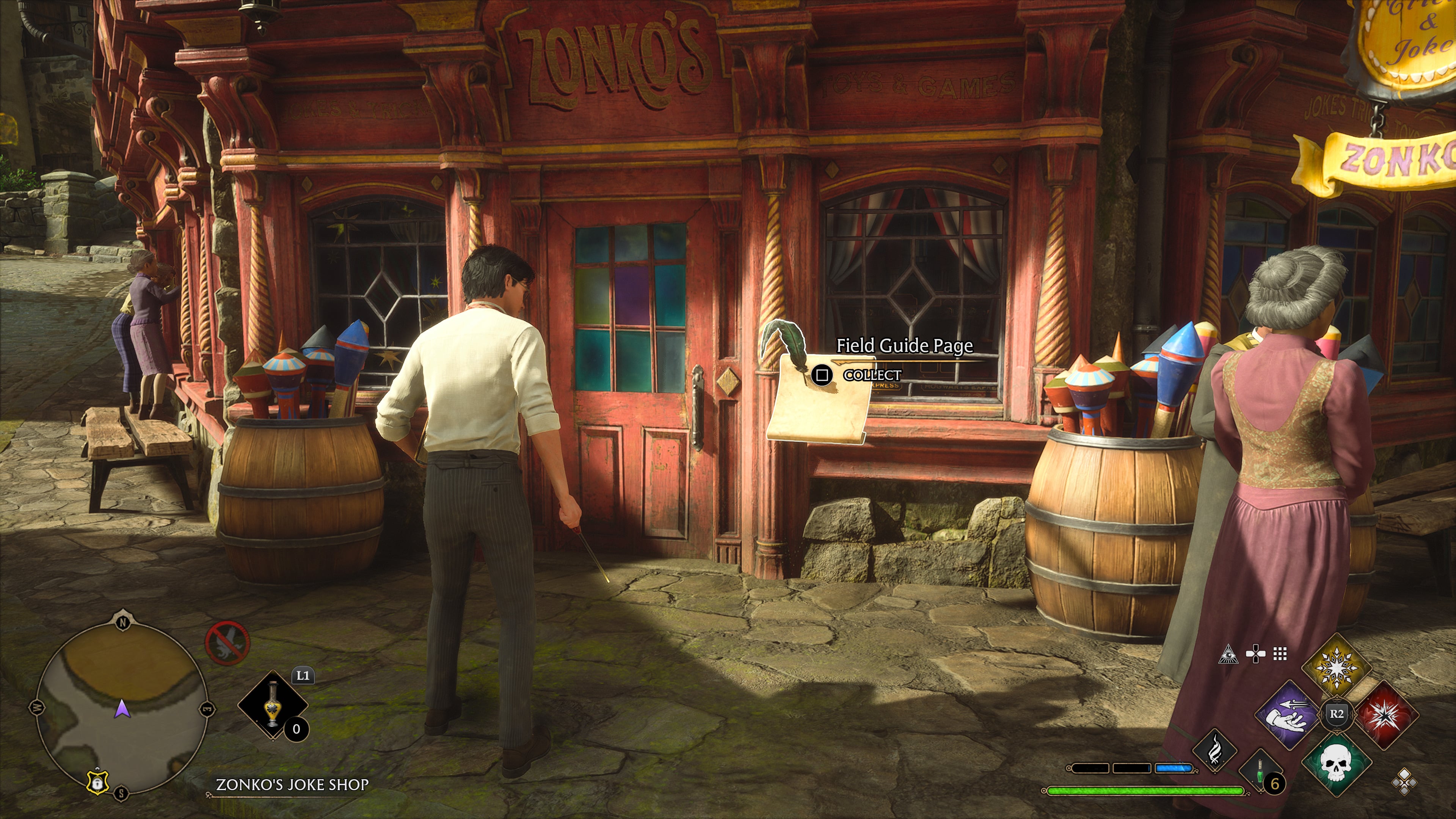Screen dimensions: 1456x819
Task: Click the eye-in-triangle Revelio icon
Action: click(1228, 654)
